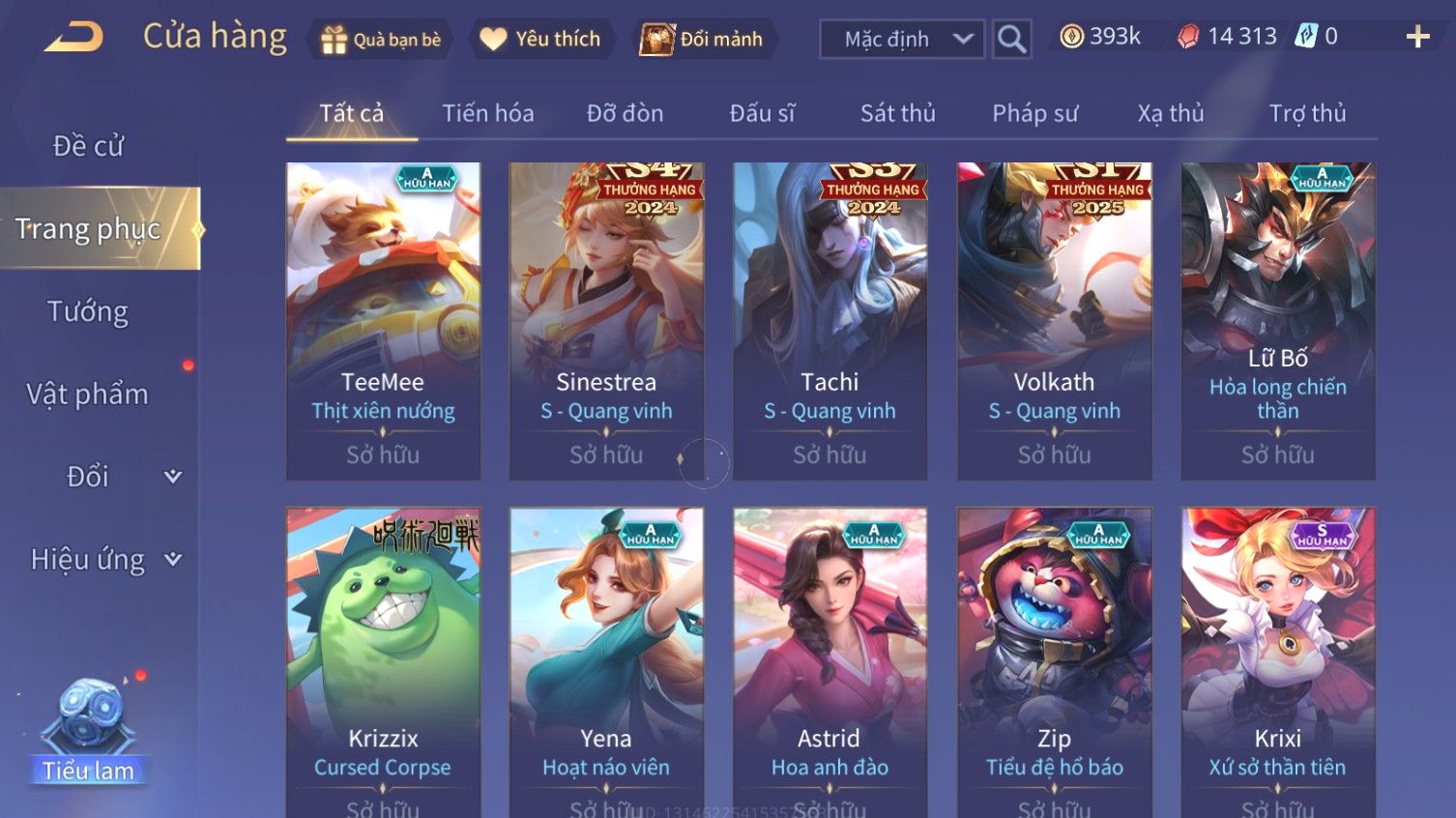
Task: Select TeeMee Thịt xiên nướng skin card
Action: [x=383, y=321]
